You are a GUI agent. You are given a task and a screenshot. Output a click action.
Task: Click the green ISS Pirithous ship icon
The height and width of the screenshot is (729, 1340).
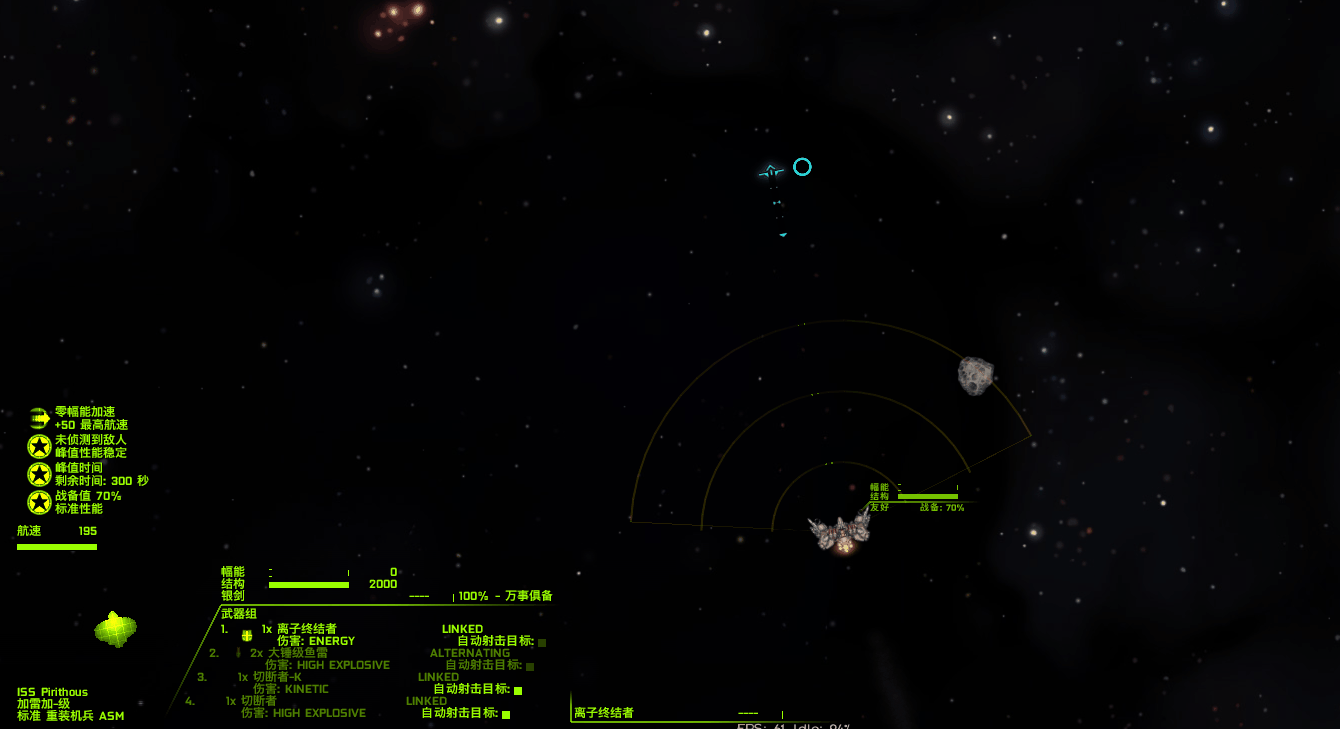(x=115, y=629)
